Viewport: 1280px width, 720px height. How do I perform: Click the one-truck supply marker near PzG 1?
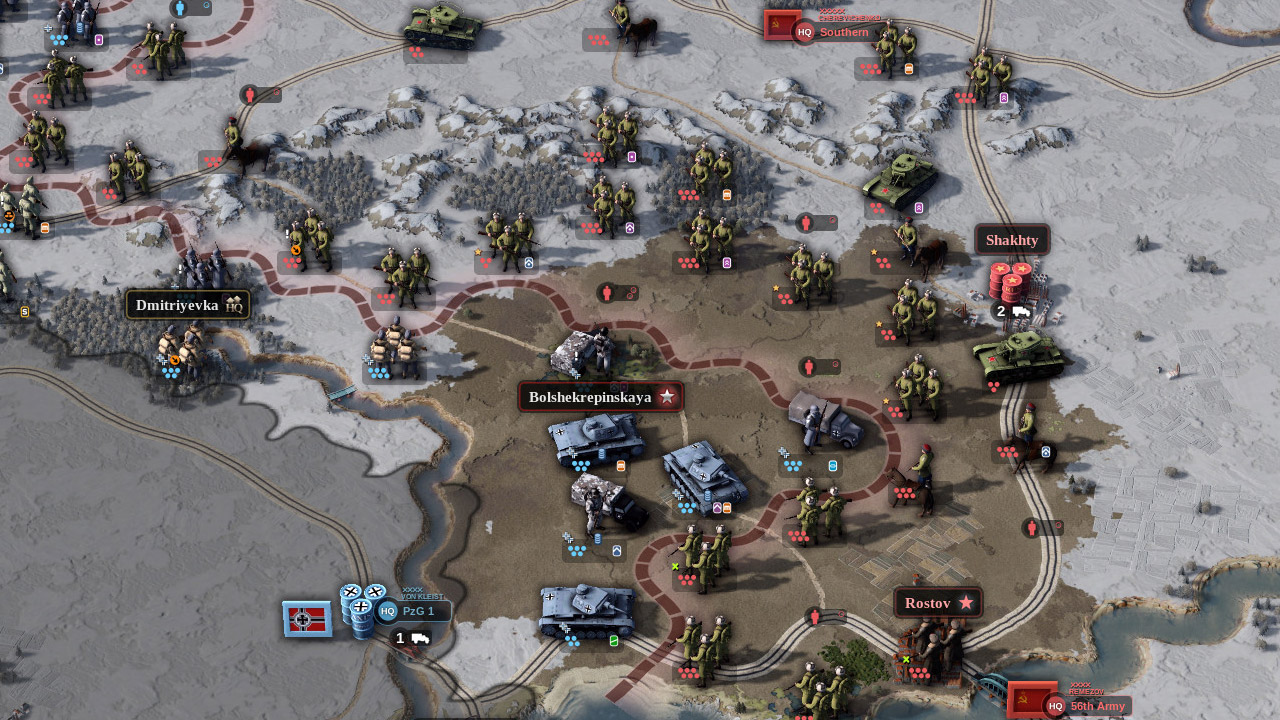(411, 638)
